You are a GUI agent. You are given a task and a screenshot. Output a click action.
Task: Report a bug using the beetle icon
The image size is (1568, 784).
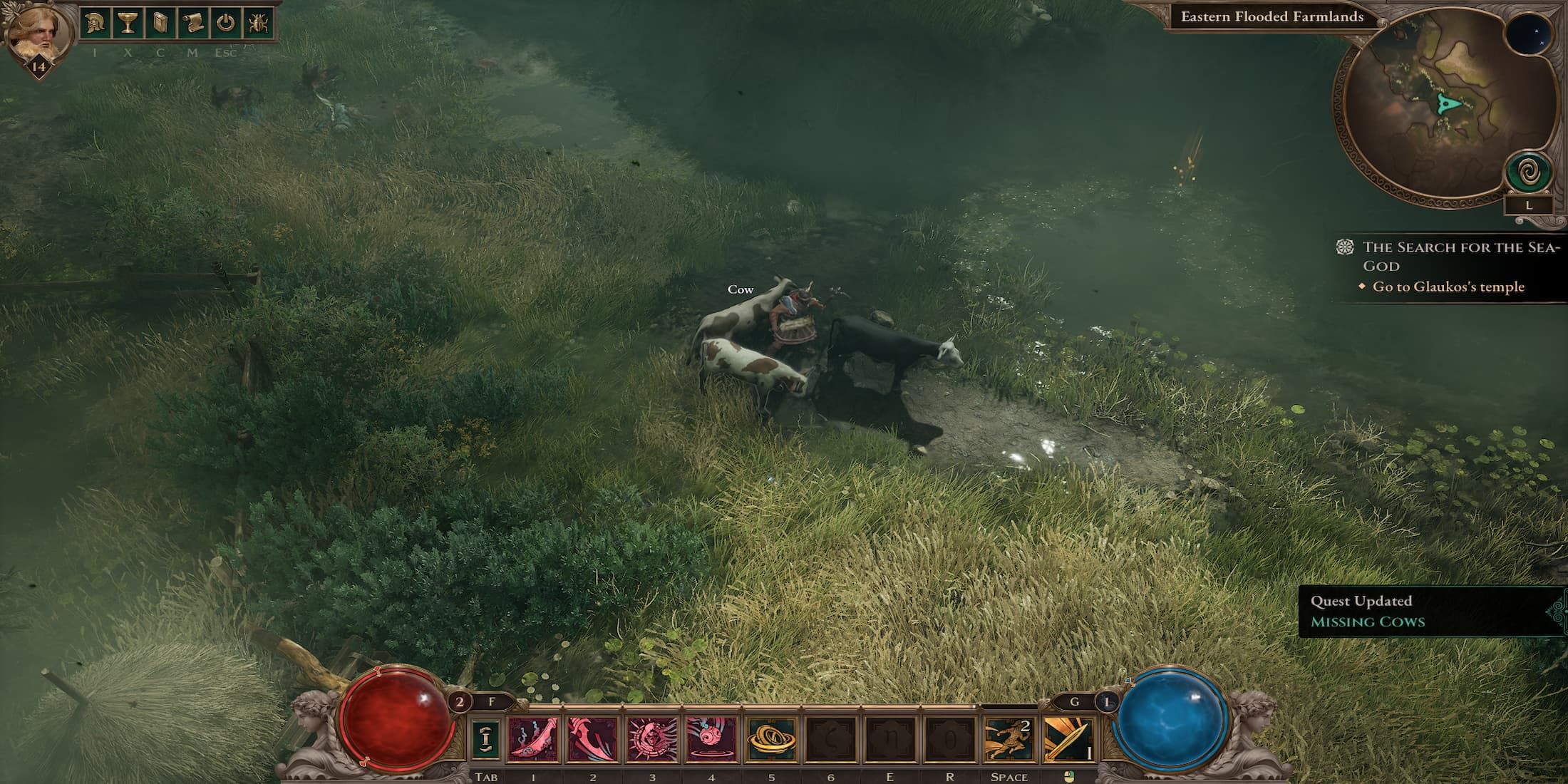coord(257,24)
